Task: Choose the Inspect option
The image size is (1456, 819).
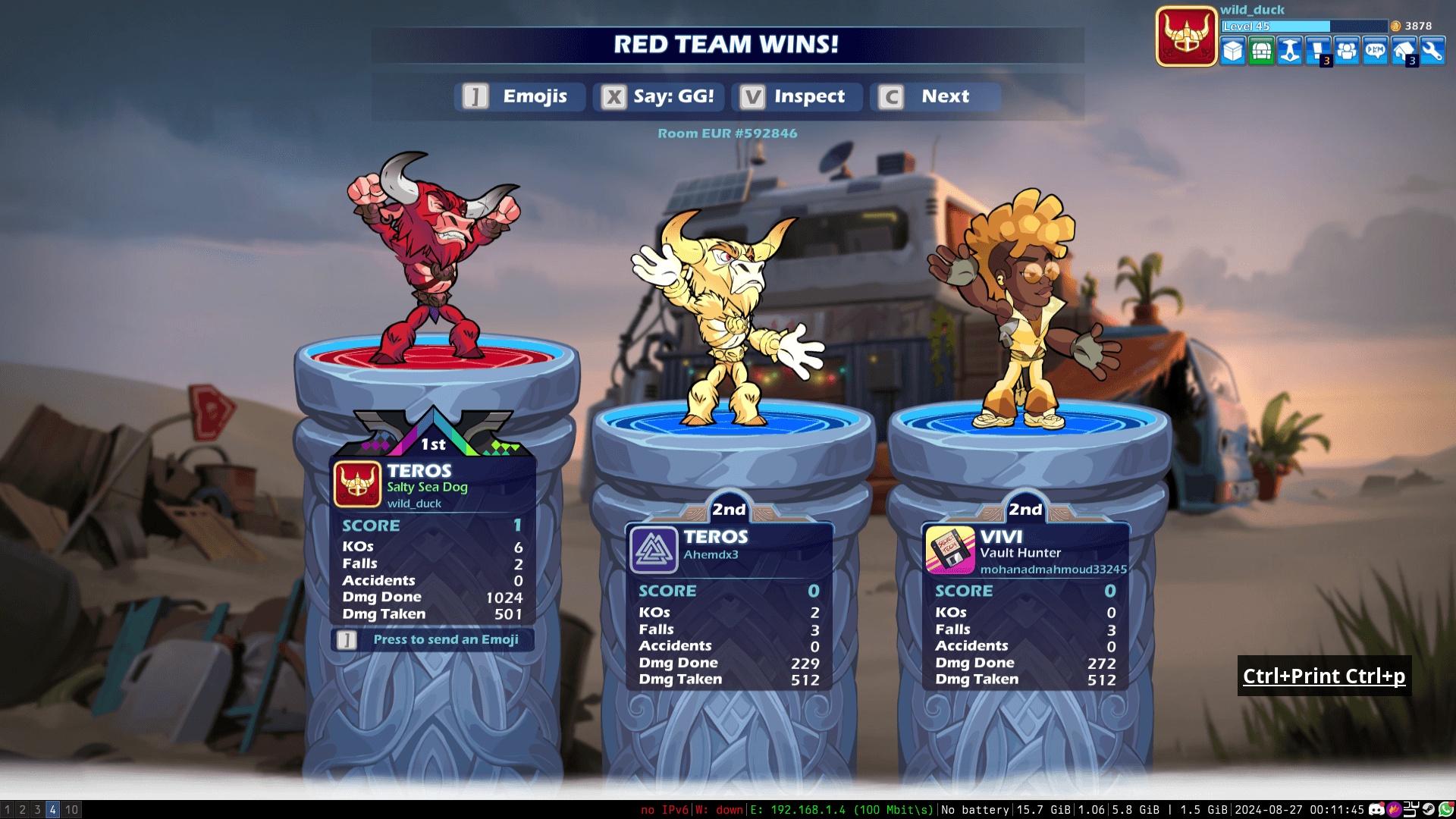Action: [x=795, y=96]
